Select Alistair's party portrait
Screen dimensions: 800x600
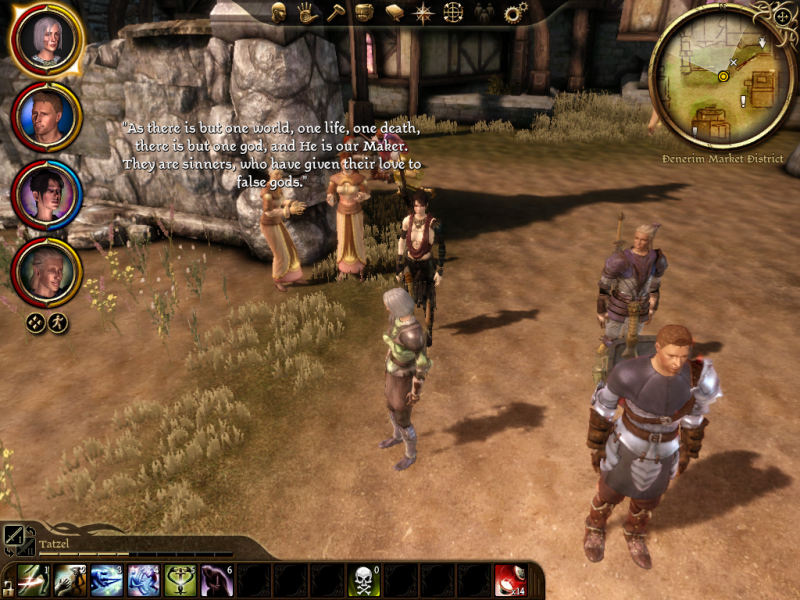coord(46,118)
